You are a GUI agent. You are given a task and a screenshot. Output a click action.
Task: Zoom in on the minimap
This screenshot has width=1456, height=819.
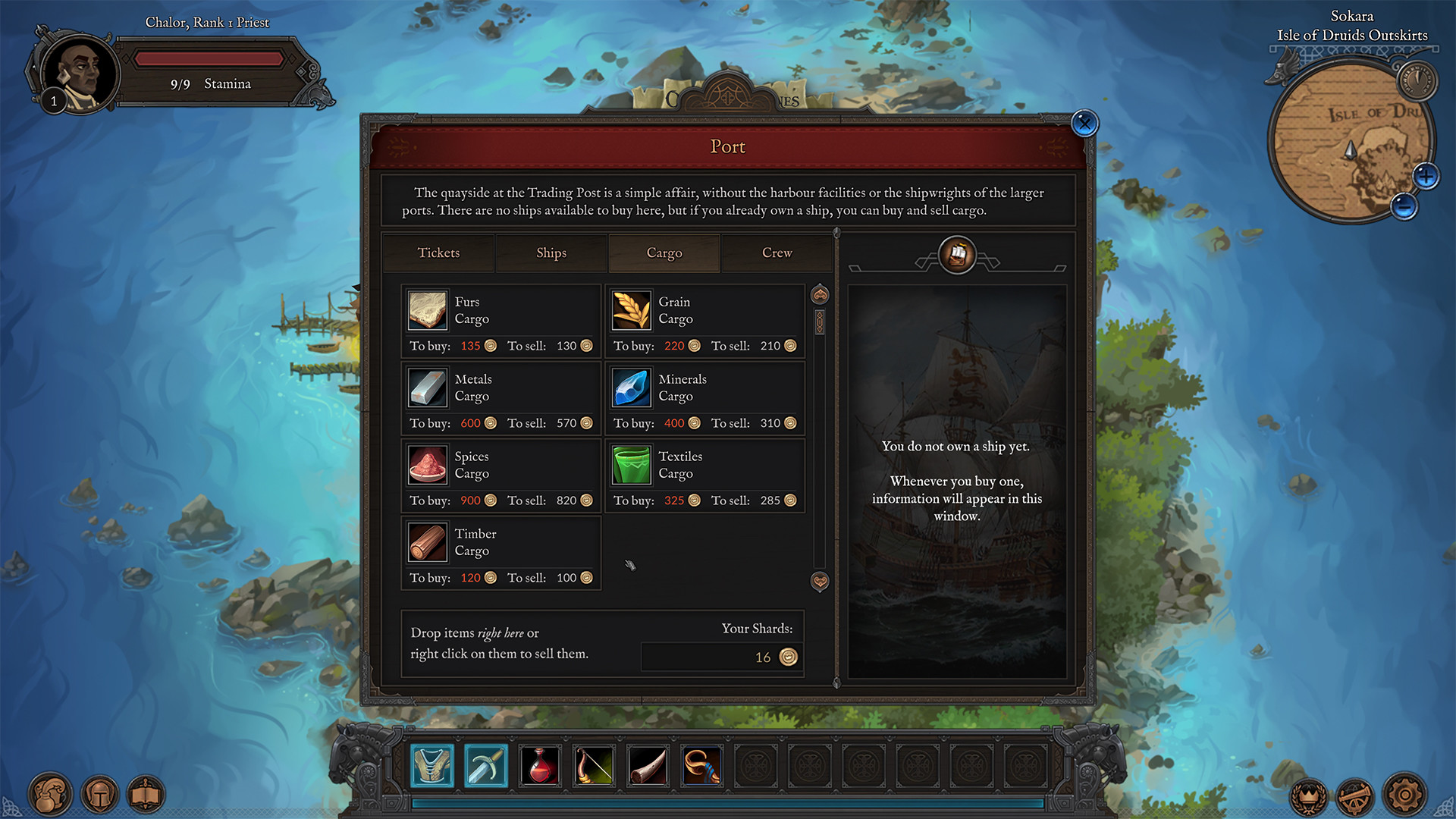click(x=1426, y=177)
